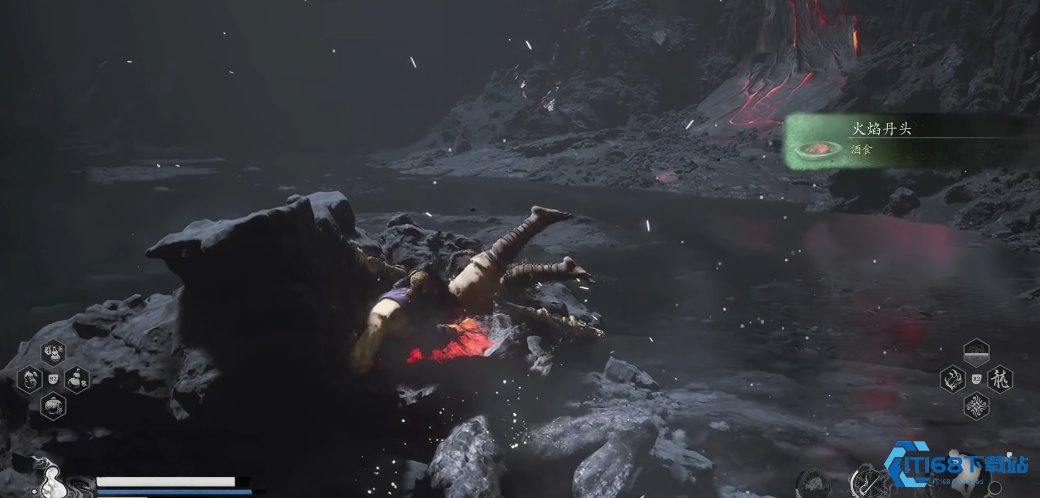This screenshot has height=498, width=1040.
Task: Cast the flame-swirl spell on the left
Action: click(x=952, y=379)
